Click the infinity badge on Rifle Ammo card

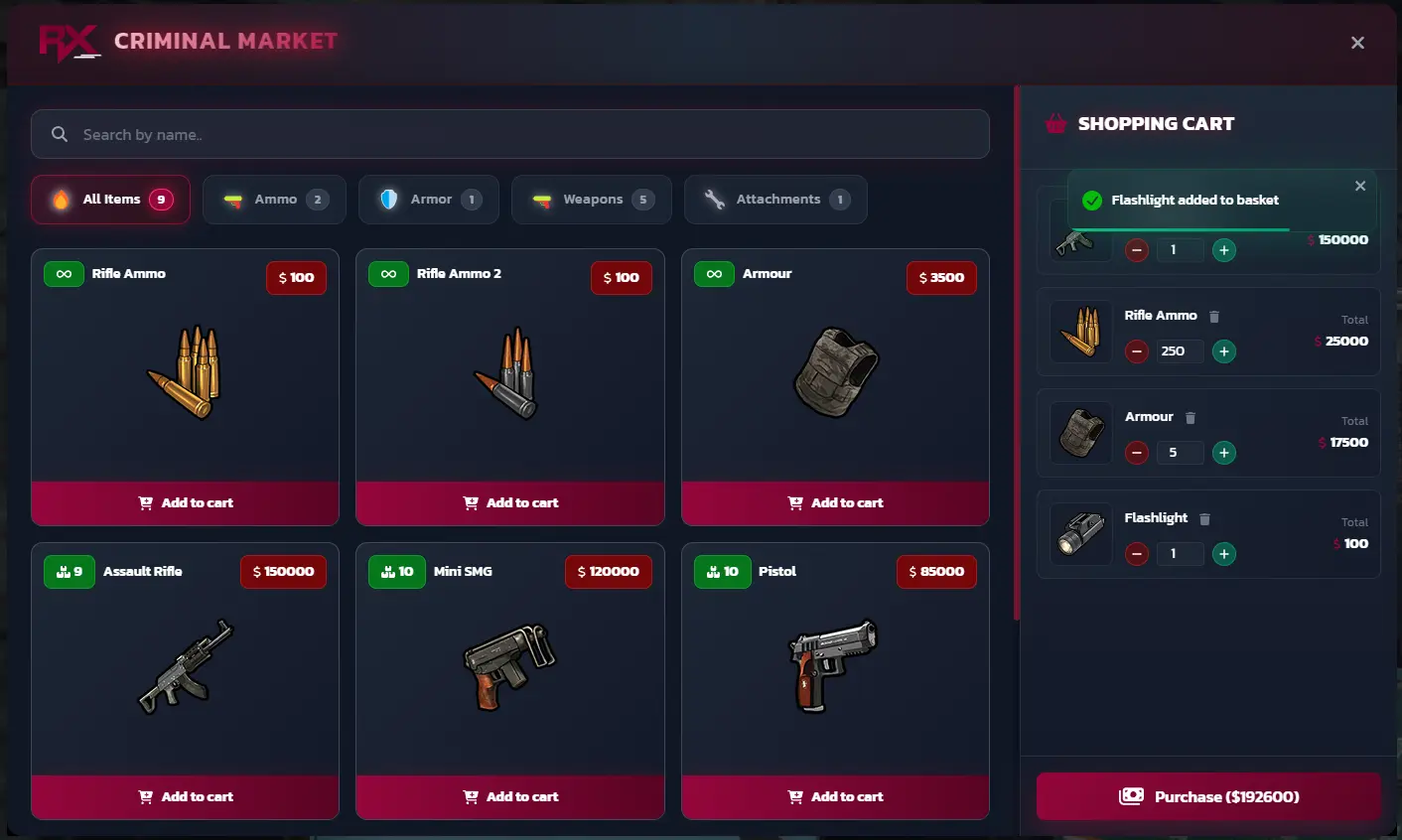(x=64, y=273)
